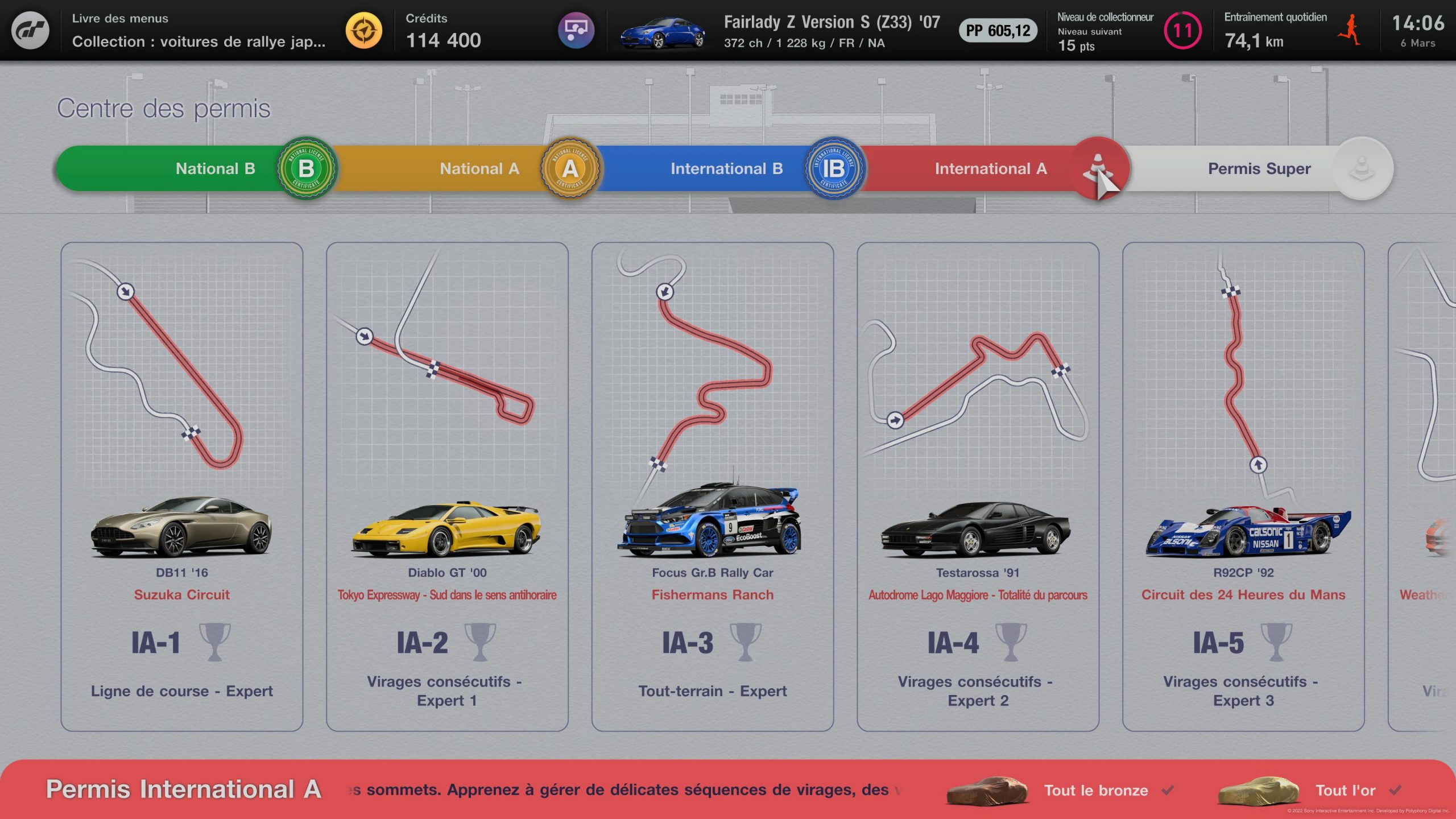1456x819 pixels.
Task: View the Tout l'or prize car
Action: (x=1259, y=791)
